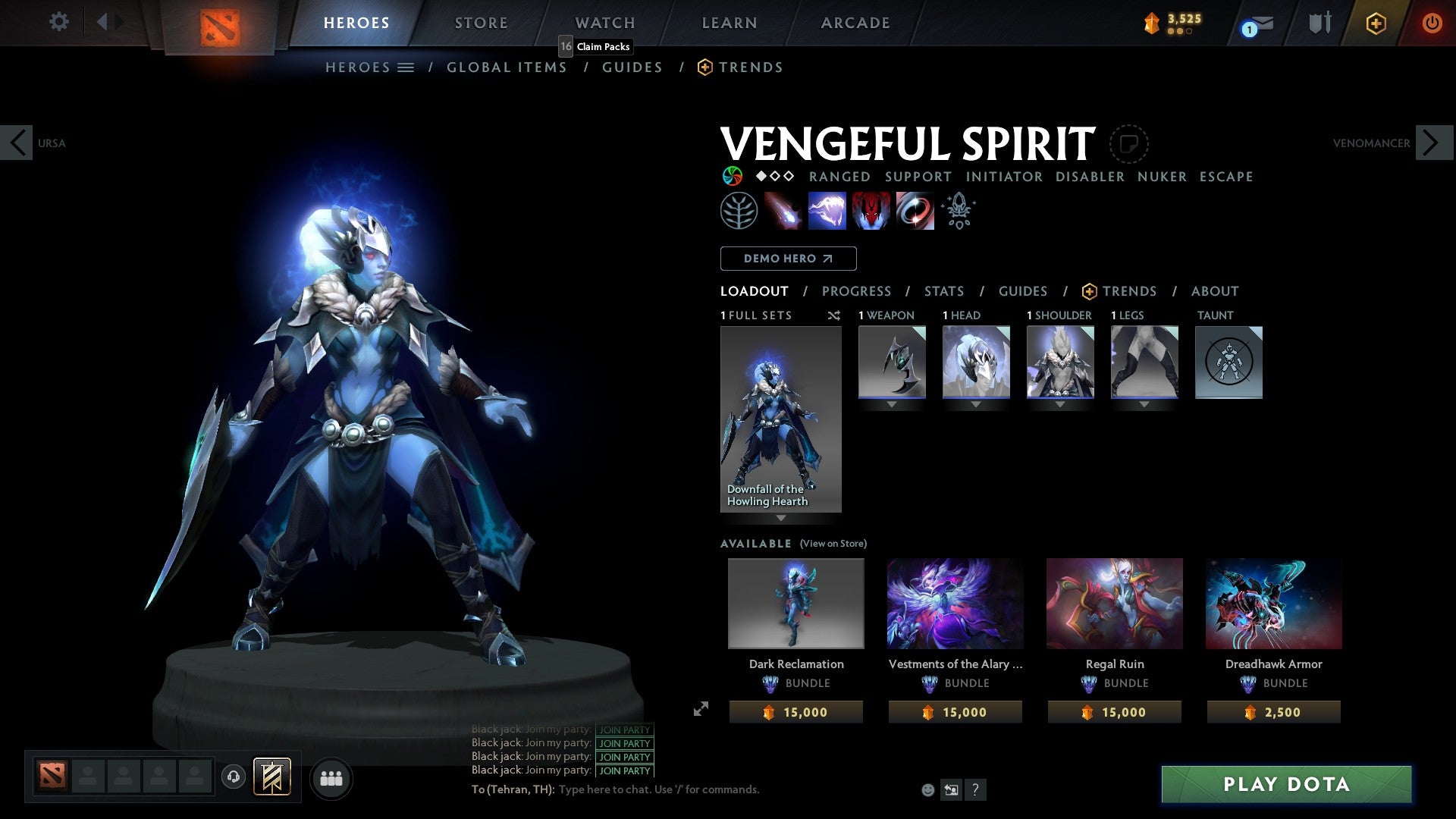Switch to the STORE tab
1456x819 pixels.
481,22
